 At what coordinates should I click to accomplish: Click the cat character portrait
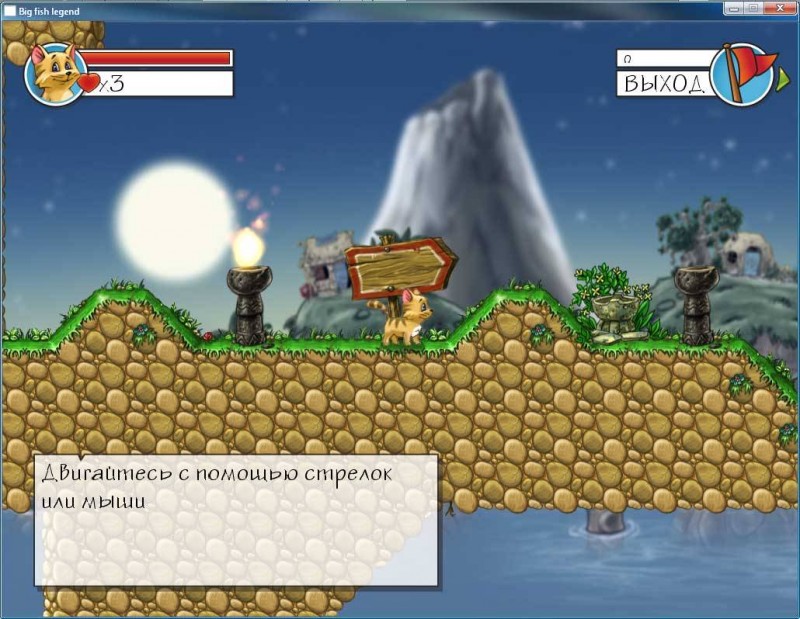coord(53,73)
